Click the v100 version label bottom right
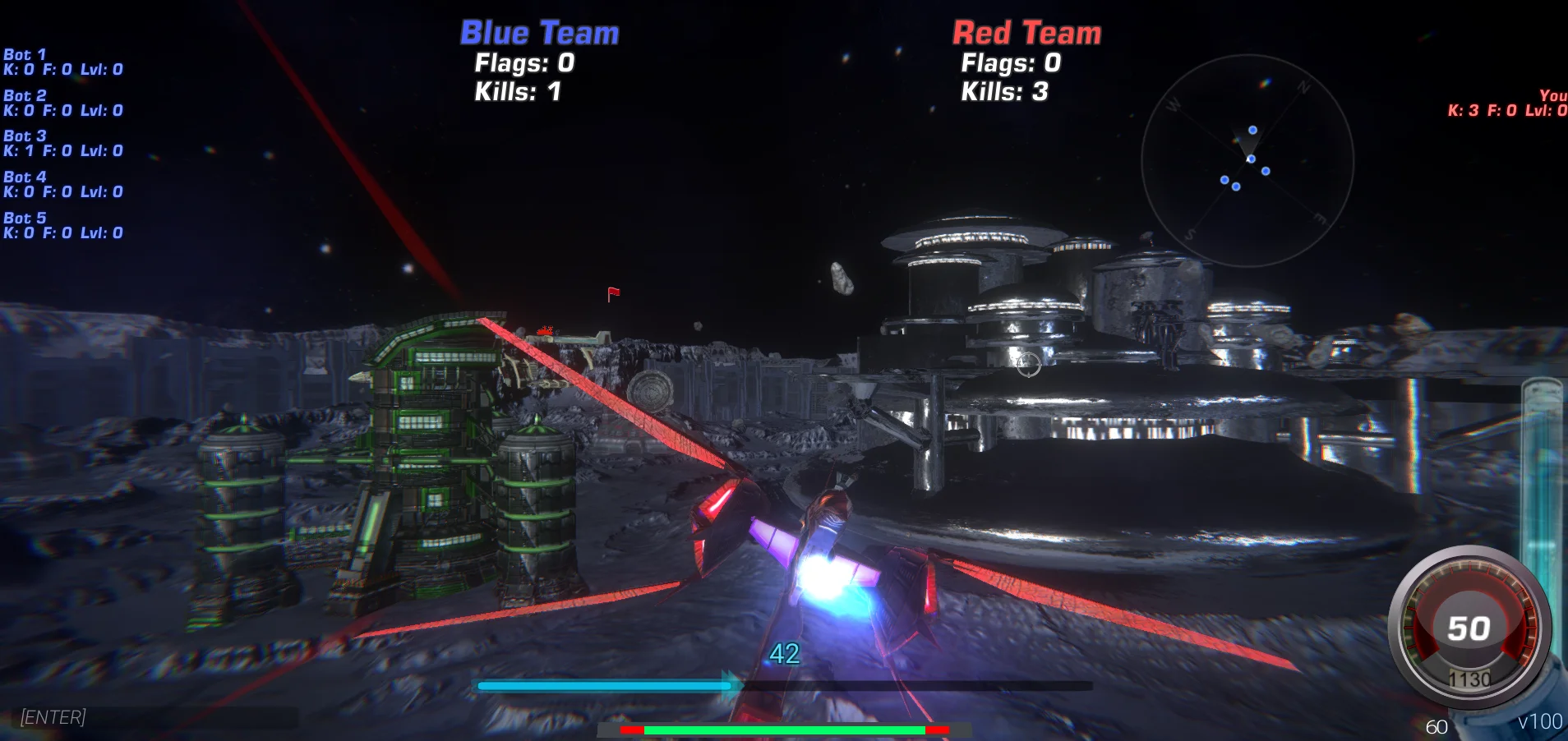Viewport: 1568px width, 741px height. 1540,722
